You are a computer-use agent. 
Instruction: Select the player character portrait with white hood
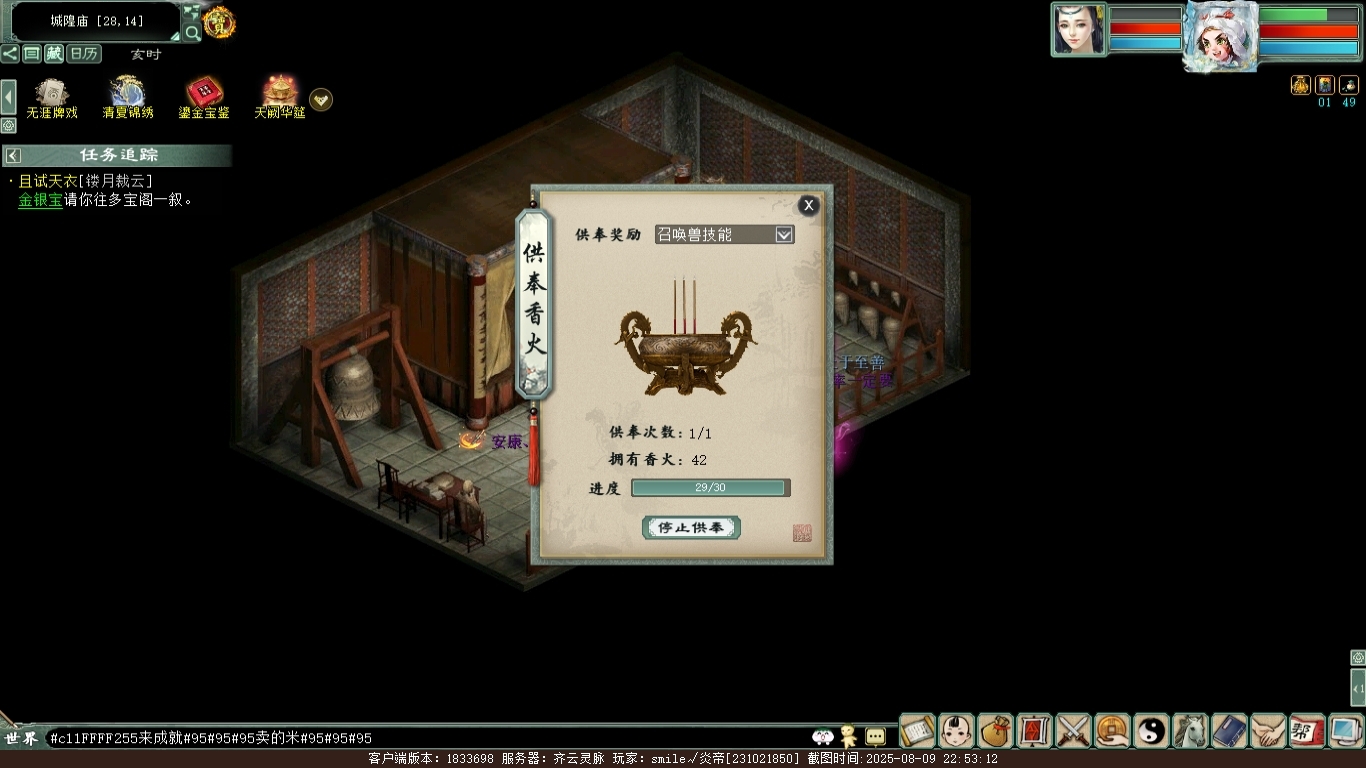[x=1220, y=36]
